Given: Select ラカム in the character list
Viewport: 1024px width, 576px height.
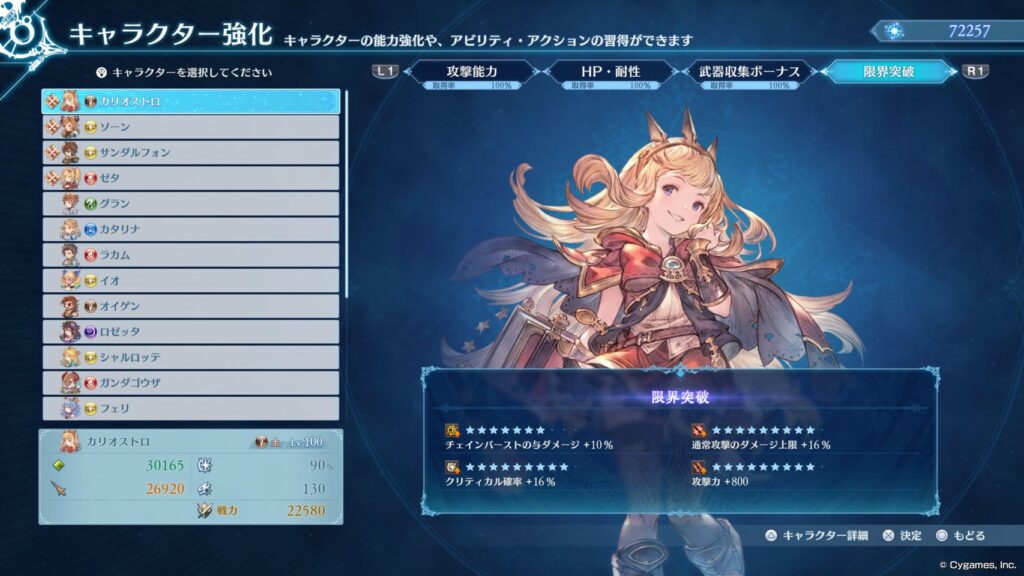Looking at the screenshot, I should click(x=190, y=255).
